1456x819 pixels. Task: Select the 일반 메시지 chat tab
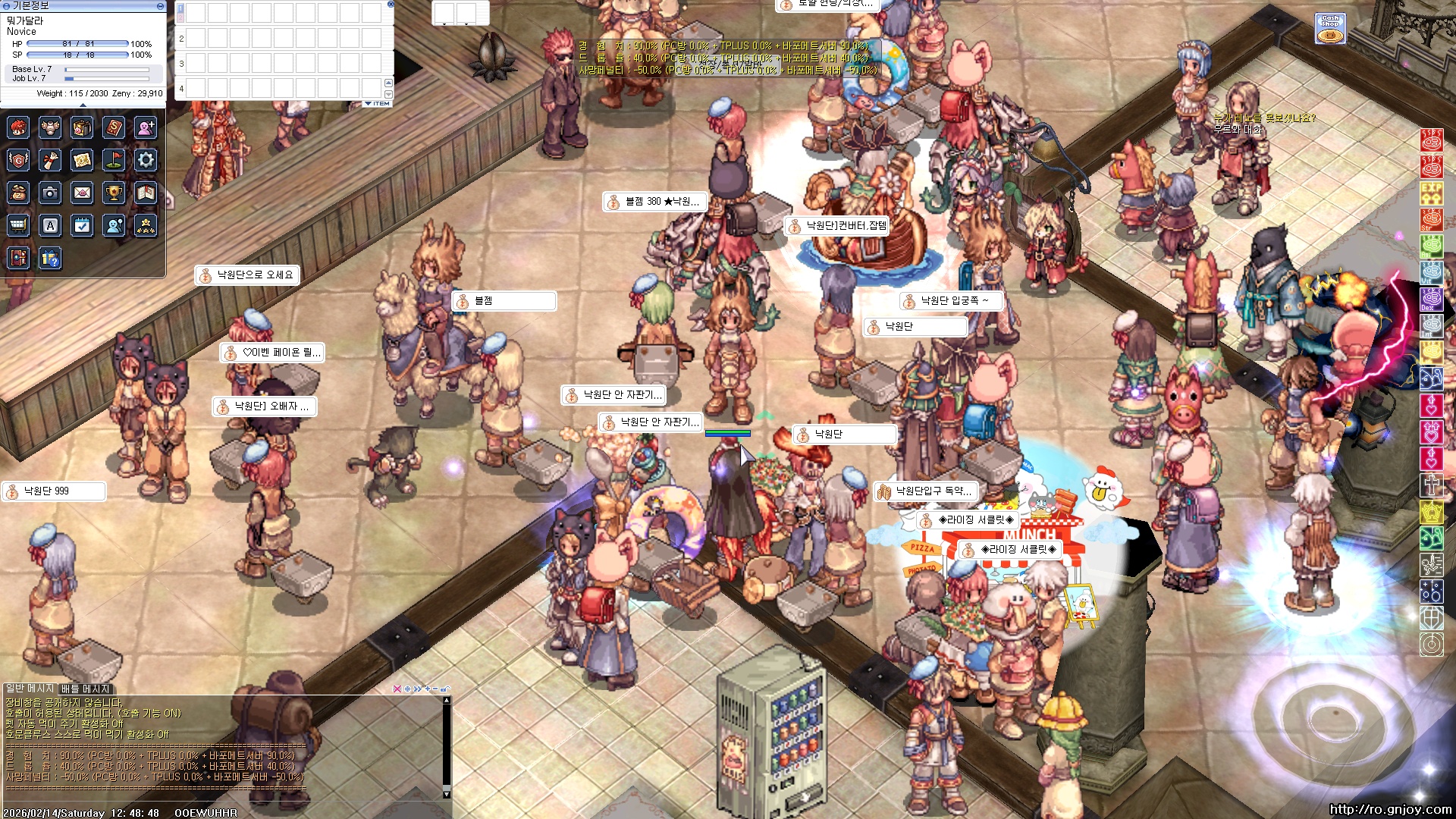tap(30, 689)
